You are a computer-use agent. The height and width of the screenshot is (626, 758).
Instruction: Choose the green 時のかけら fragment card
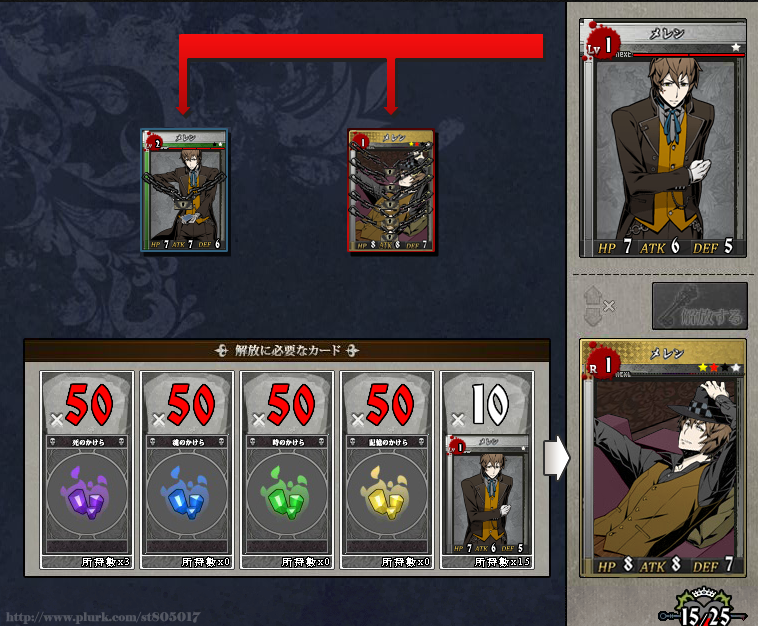289,470
